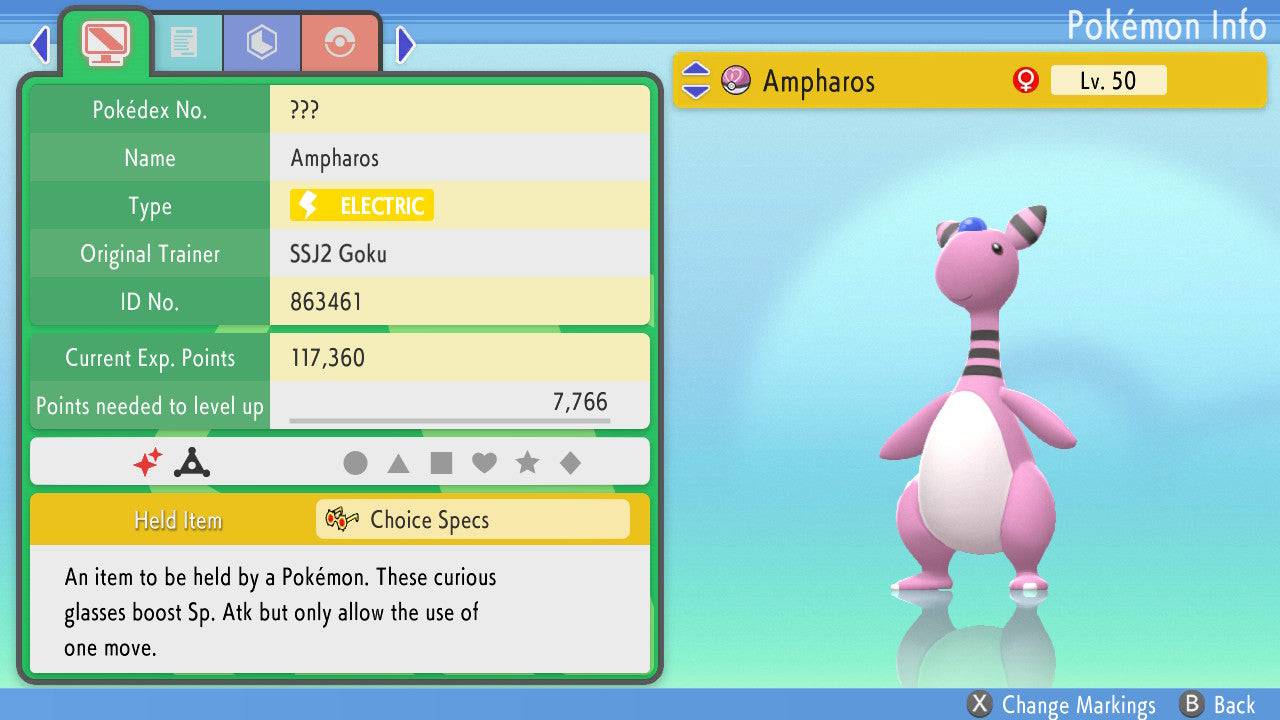Toggle the diamond marking

click(570, 463)
